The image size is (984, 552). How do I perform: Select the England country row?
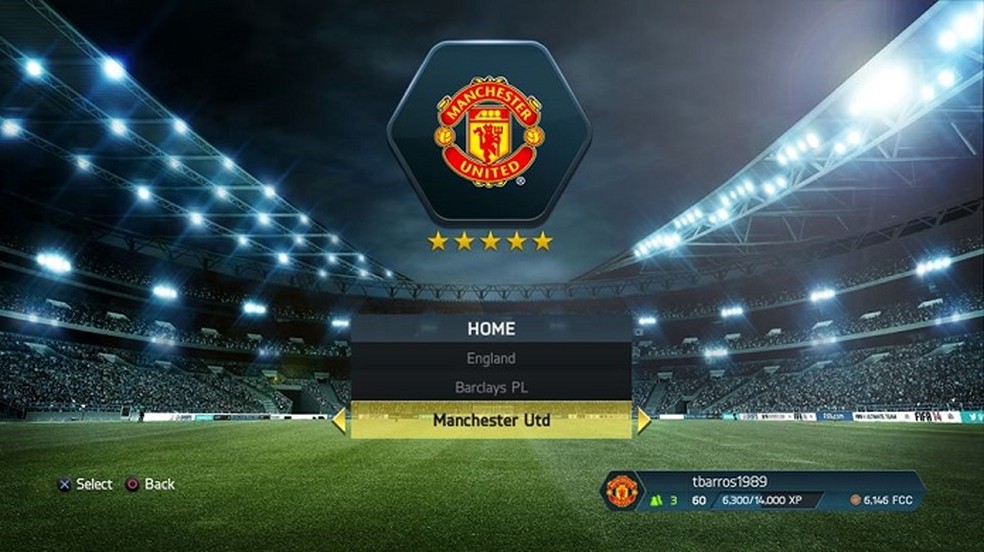pyautogui.click(x=491, y=358)
